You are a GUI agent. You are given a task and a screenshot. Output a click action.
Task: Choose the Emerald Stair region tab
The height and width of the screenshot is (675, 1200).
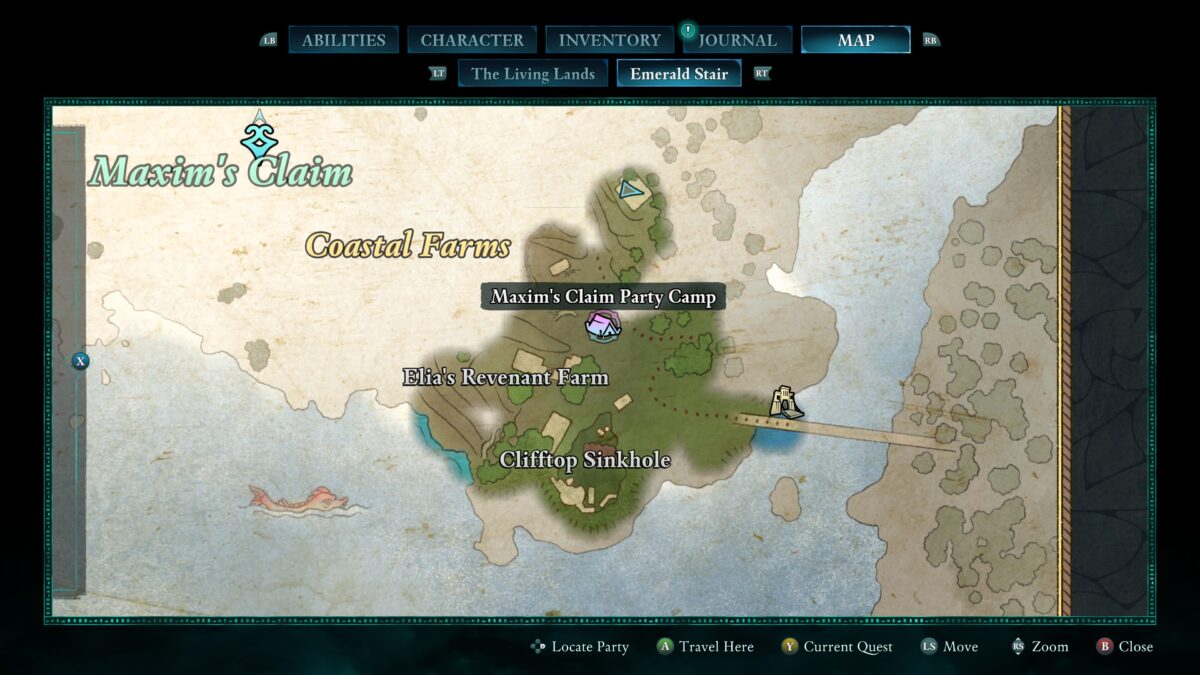(678, 73)
